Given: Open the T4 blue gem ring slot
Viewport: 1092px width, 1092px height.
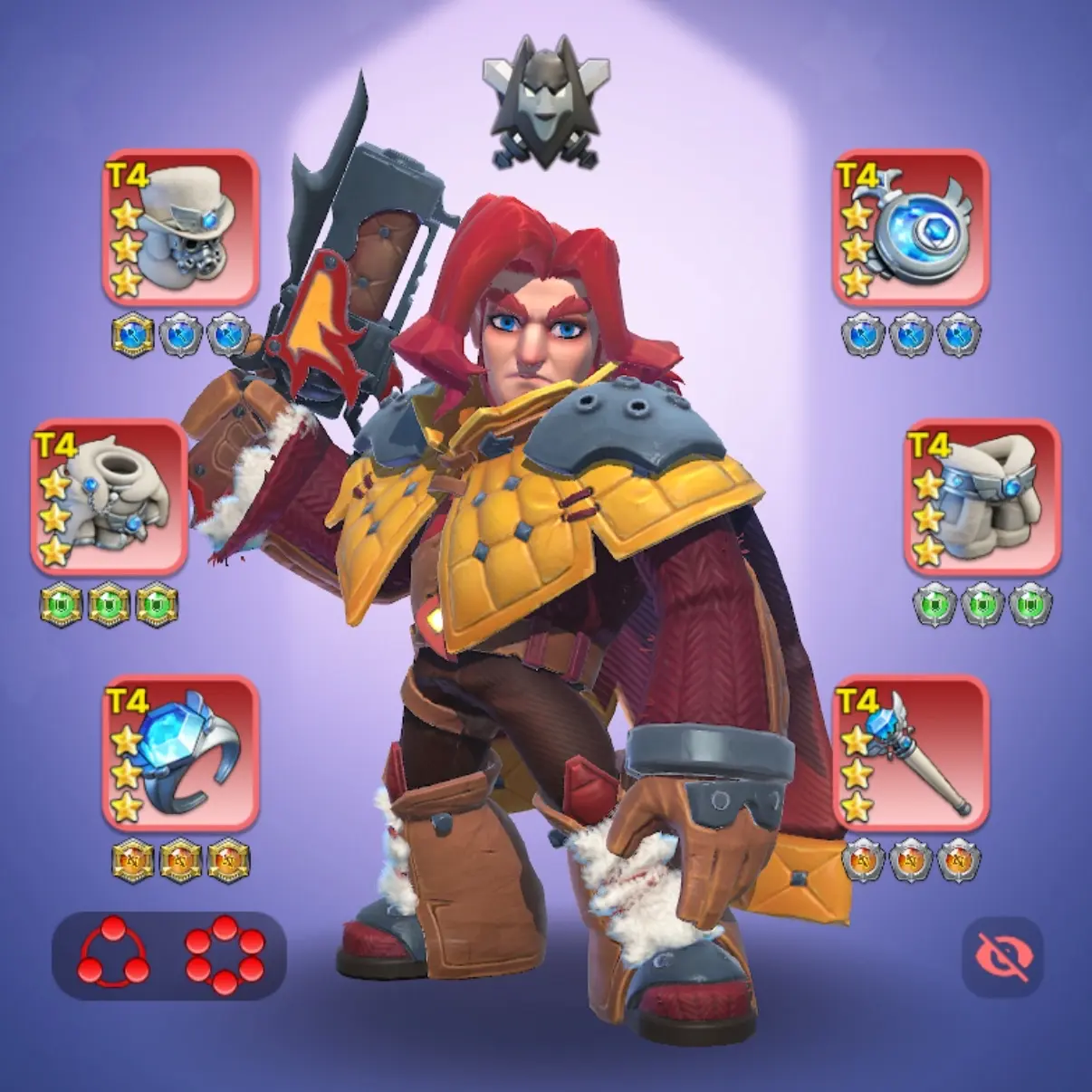Looking at the screenshot, I should [x=180, y=753].
